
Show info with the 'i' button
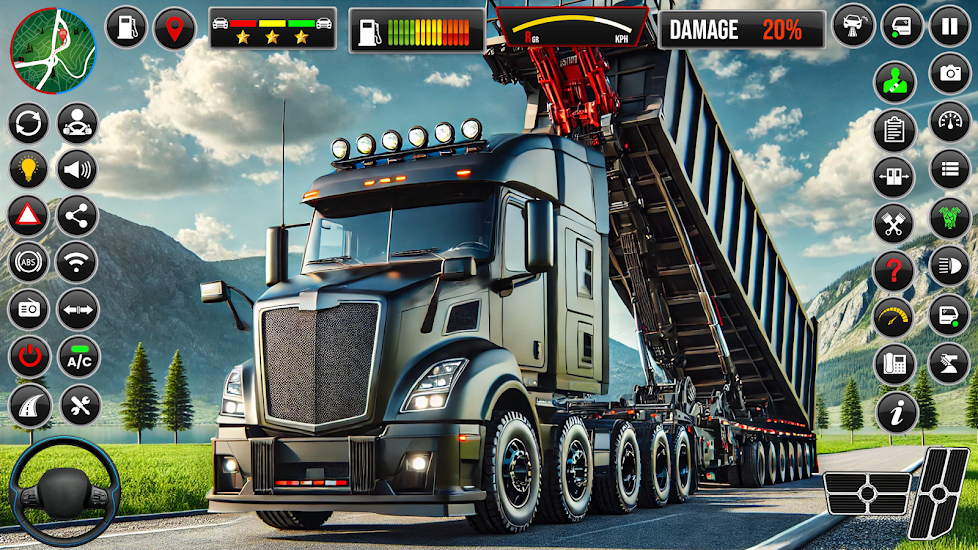(896, 411)
